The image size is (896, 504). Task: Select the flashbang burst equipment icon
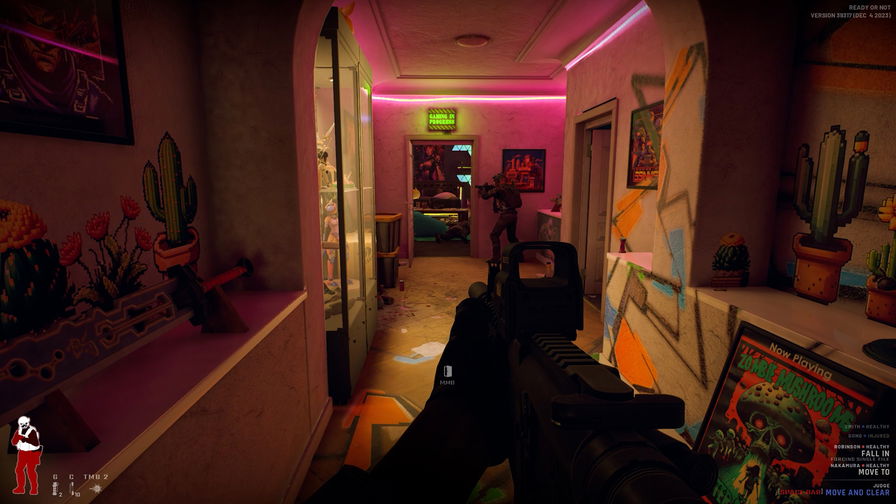94,490
